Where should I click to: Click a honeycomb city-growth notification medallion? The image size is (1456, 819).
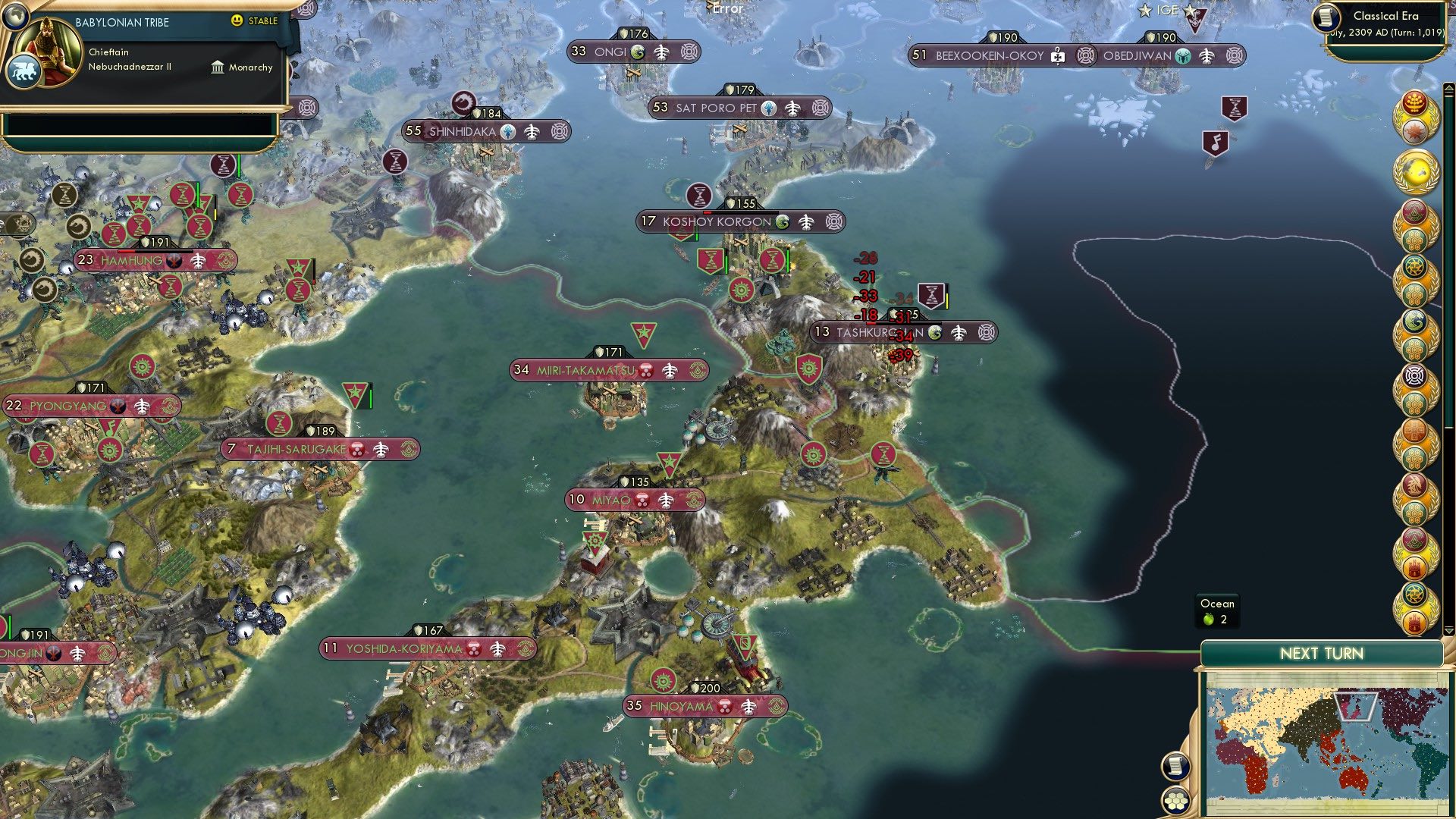pyautogui.click(x=1414, y=240)
